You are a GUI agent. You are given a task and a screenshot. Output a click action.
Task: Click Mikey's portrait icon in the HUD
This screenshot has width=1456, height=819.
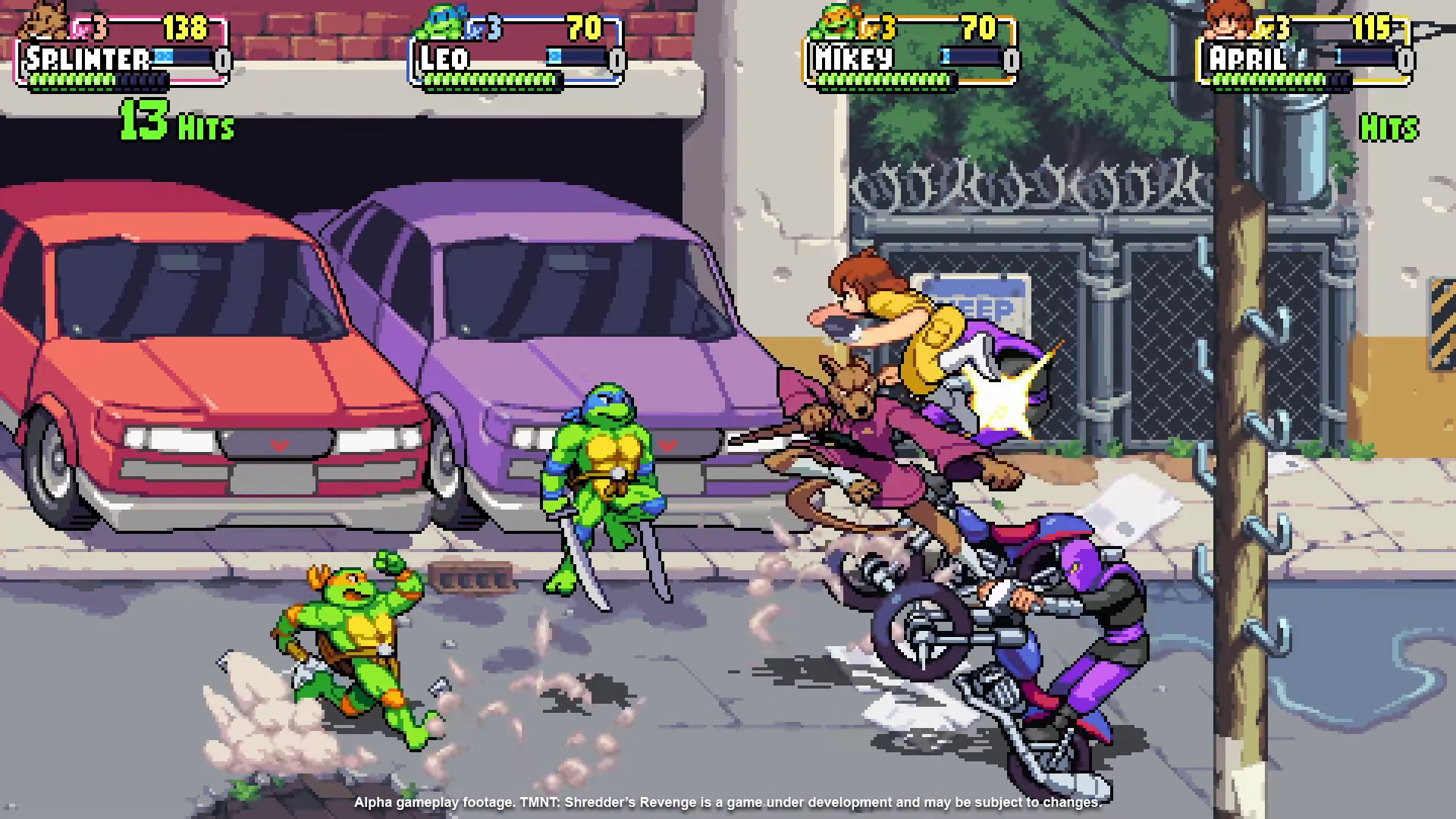coord(834,23)
